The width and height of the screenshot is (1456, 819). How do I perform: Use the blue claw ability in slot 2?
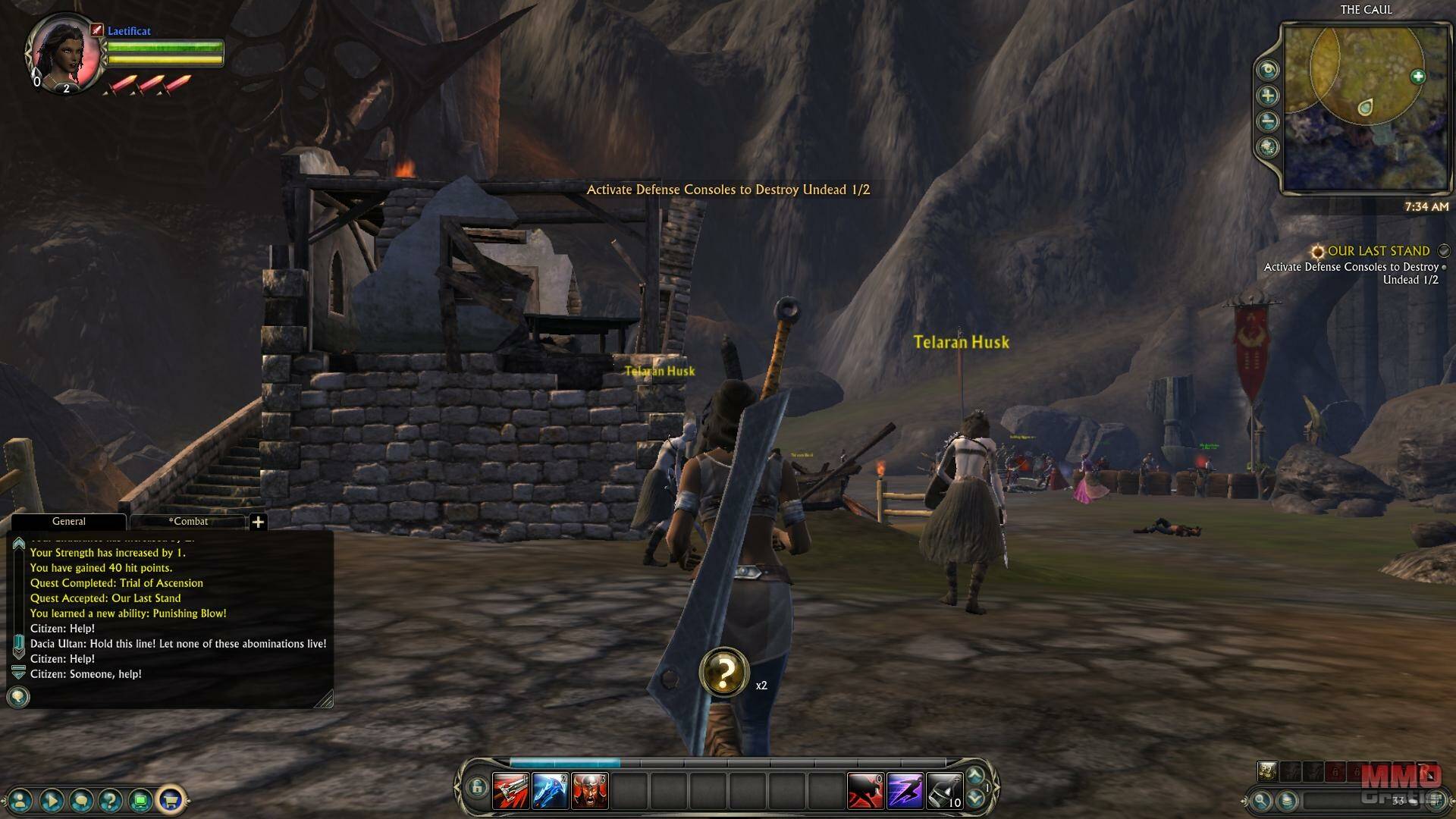click(550, 791)
